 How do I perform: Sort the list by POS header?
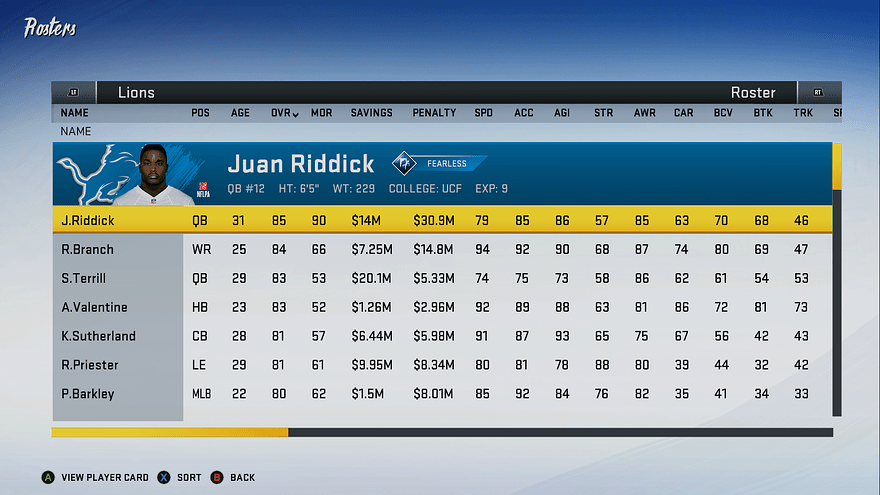[200, 113]
